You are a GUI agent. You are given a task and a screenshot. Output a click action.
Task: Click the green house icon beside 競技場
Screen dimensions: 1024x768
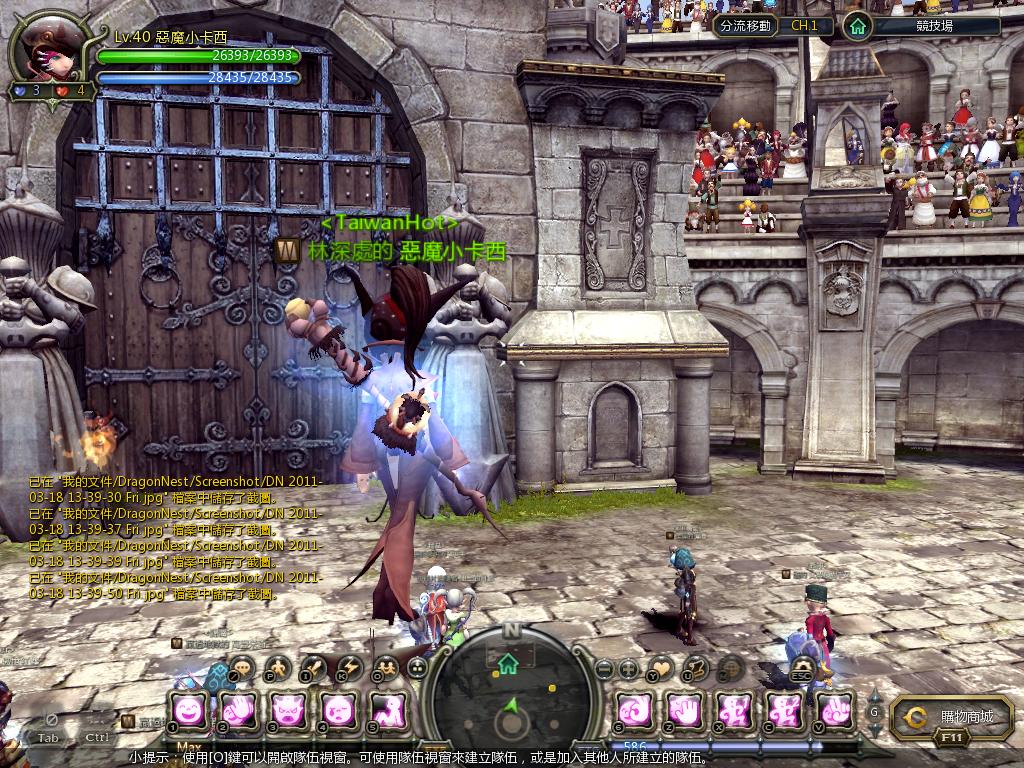tap(857, 26)
